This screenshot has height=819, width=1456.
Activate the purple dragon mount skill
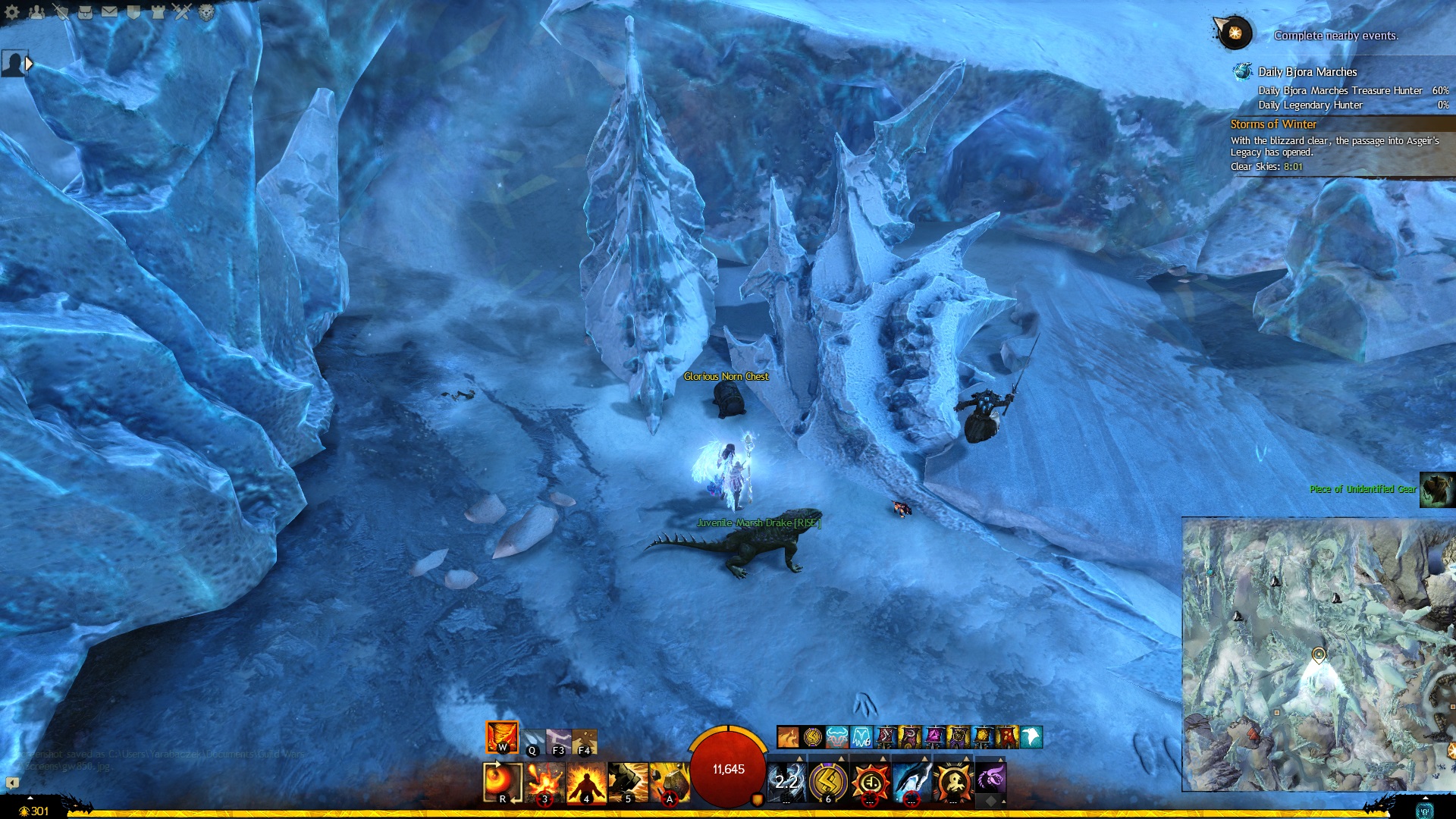click(x=990, y=779)
